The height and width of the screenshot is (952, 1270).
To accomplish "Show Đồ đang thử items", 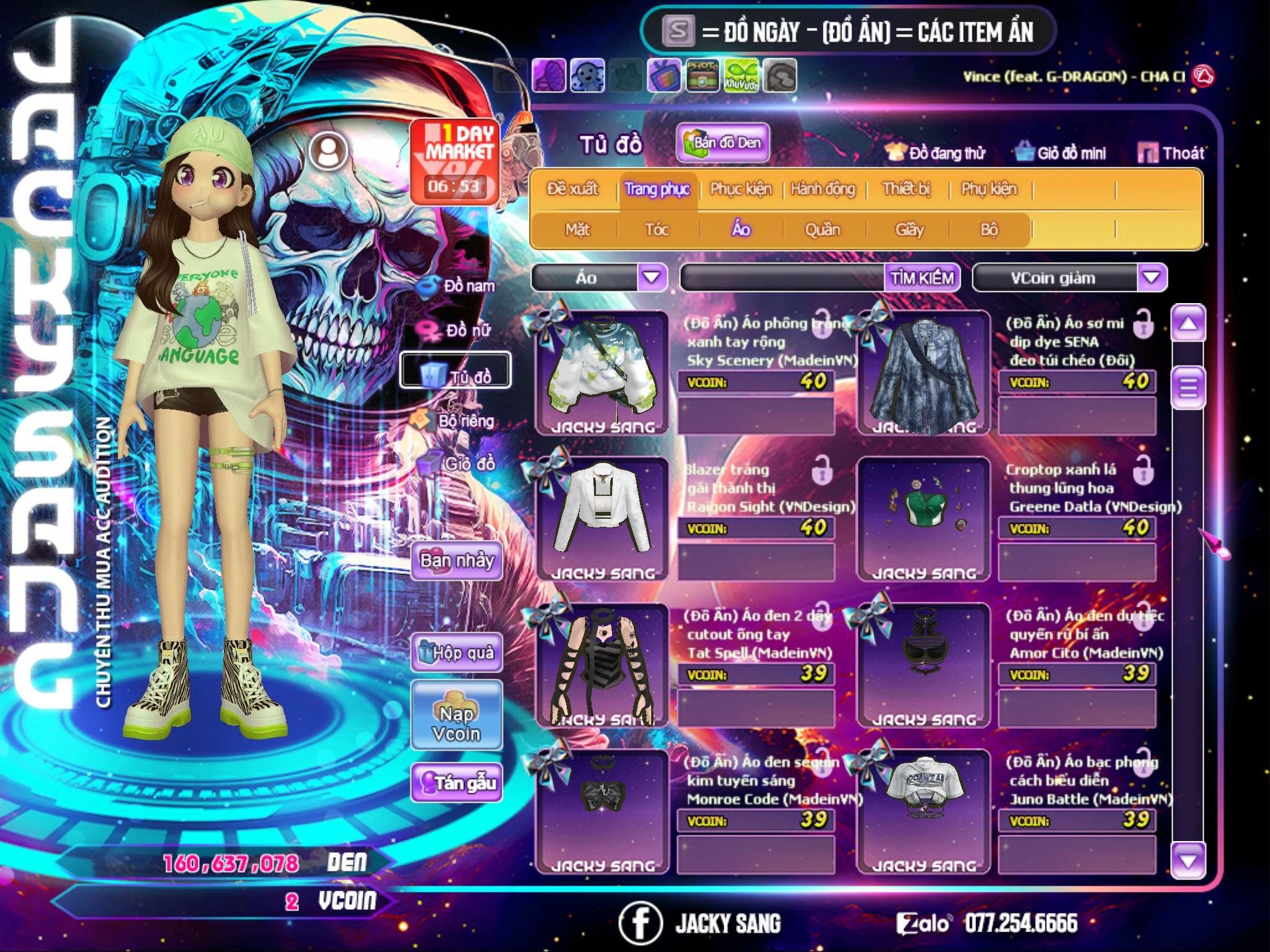I will pos(936,153).
